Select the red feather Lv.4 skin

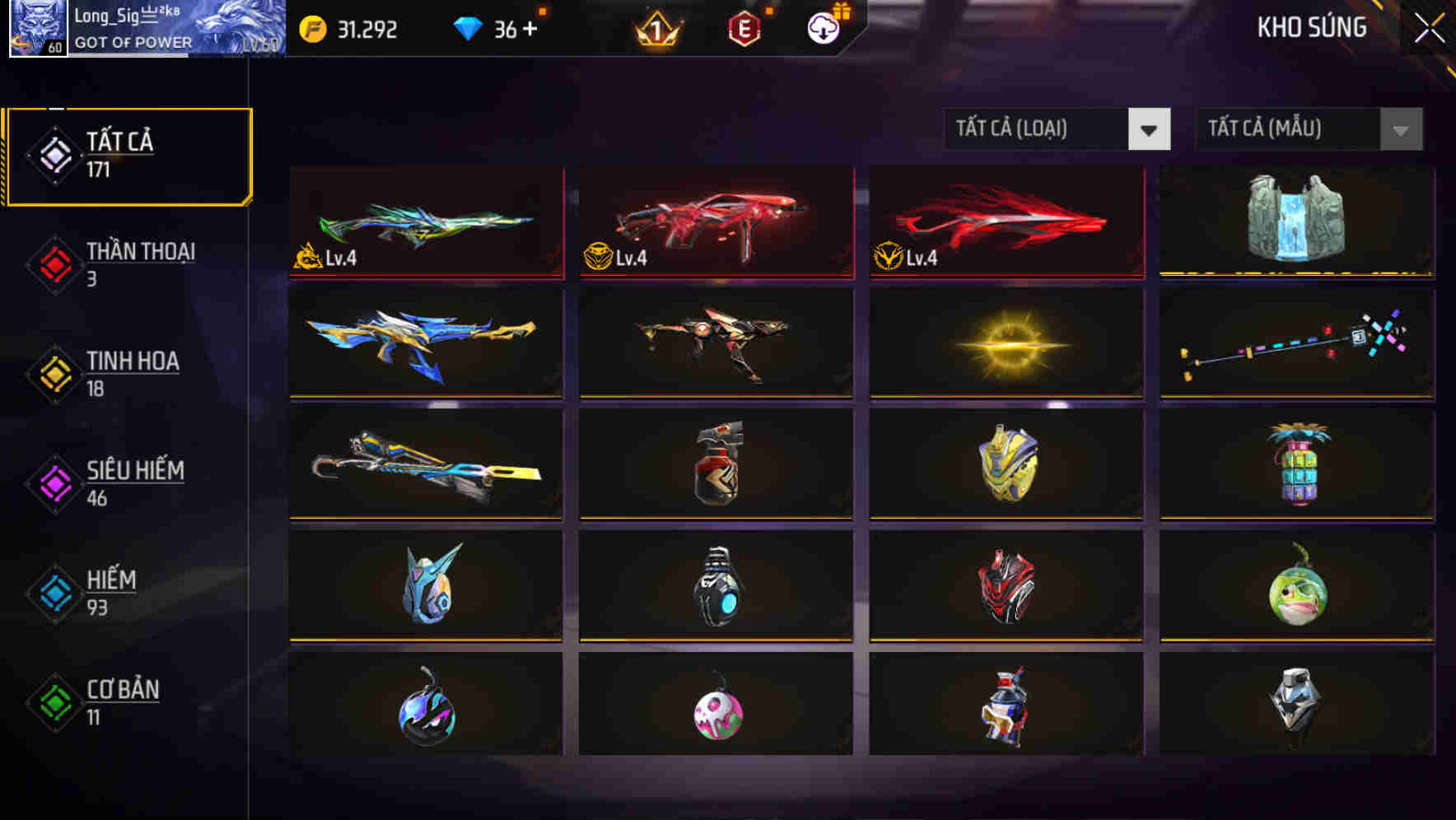click(x=1006, y=221)
